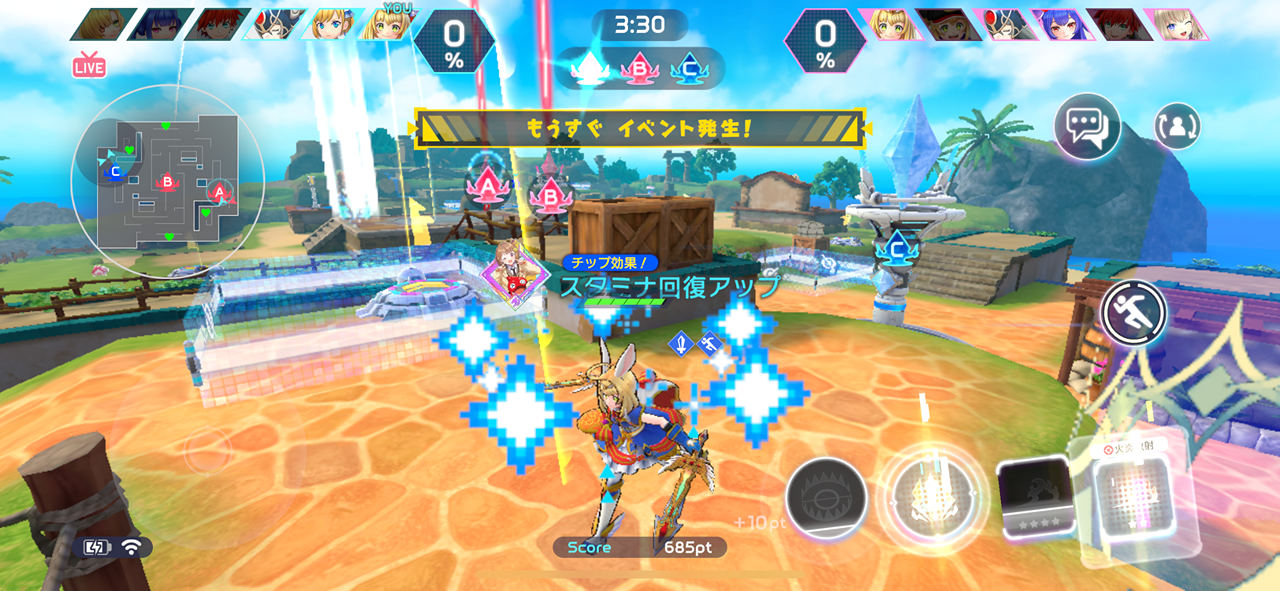Image resolution: width=1280 pixels, height=591 pixels.
Task: Activate the running figure dash button
Action: tap(1134, 313)
